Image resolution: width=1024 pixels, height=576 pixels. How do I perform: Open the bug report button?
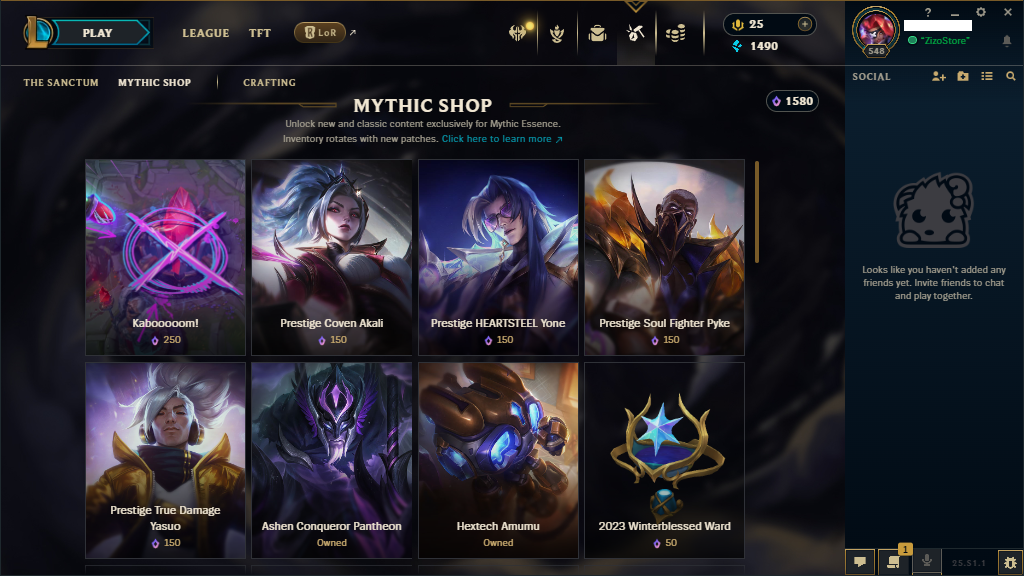[x=1010, y=563]
